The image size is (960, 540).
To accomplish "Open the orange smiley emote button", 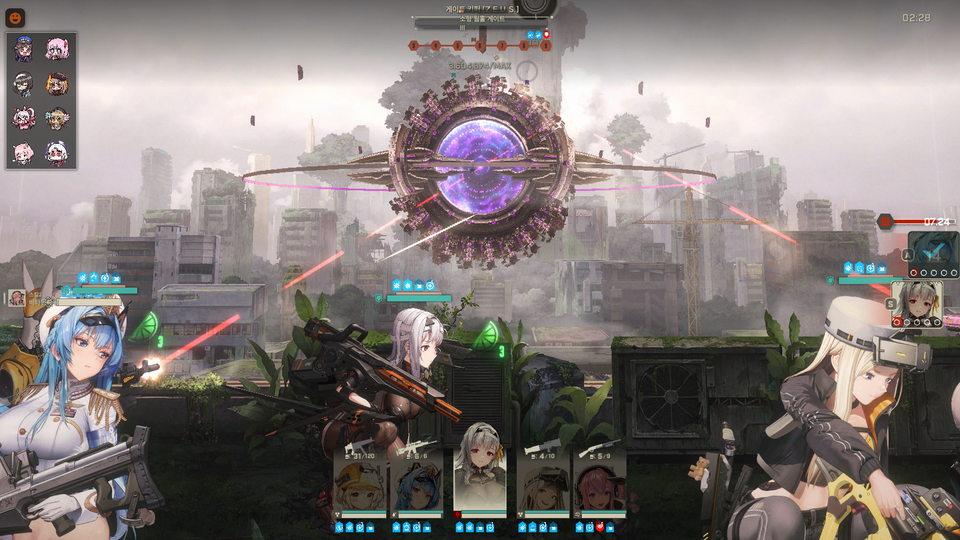I will pos(17,17).
